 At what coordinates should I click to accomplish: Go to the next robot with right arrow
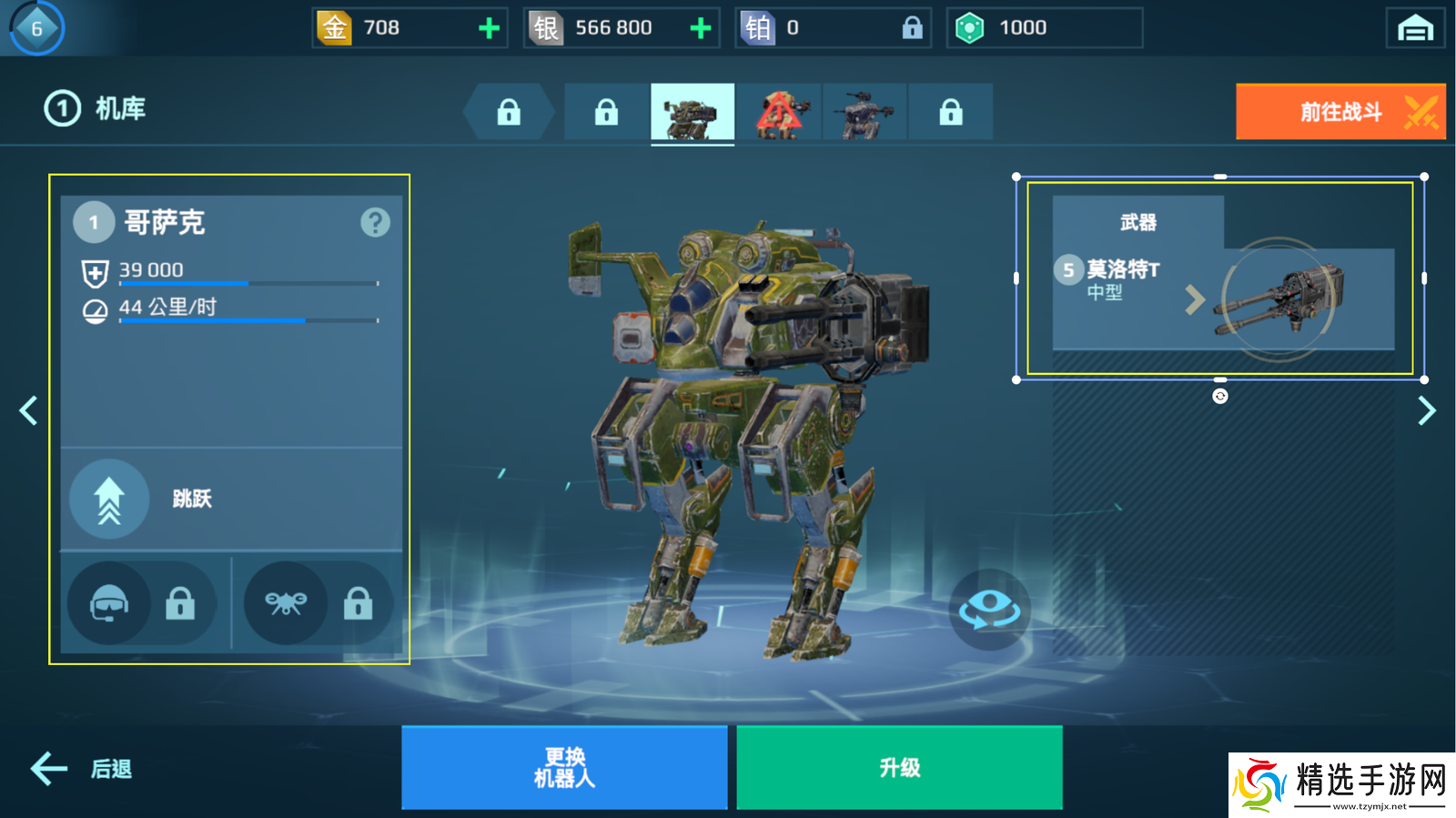click(x=1426, y=410)
